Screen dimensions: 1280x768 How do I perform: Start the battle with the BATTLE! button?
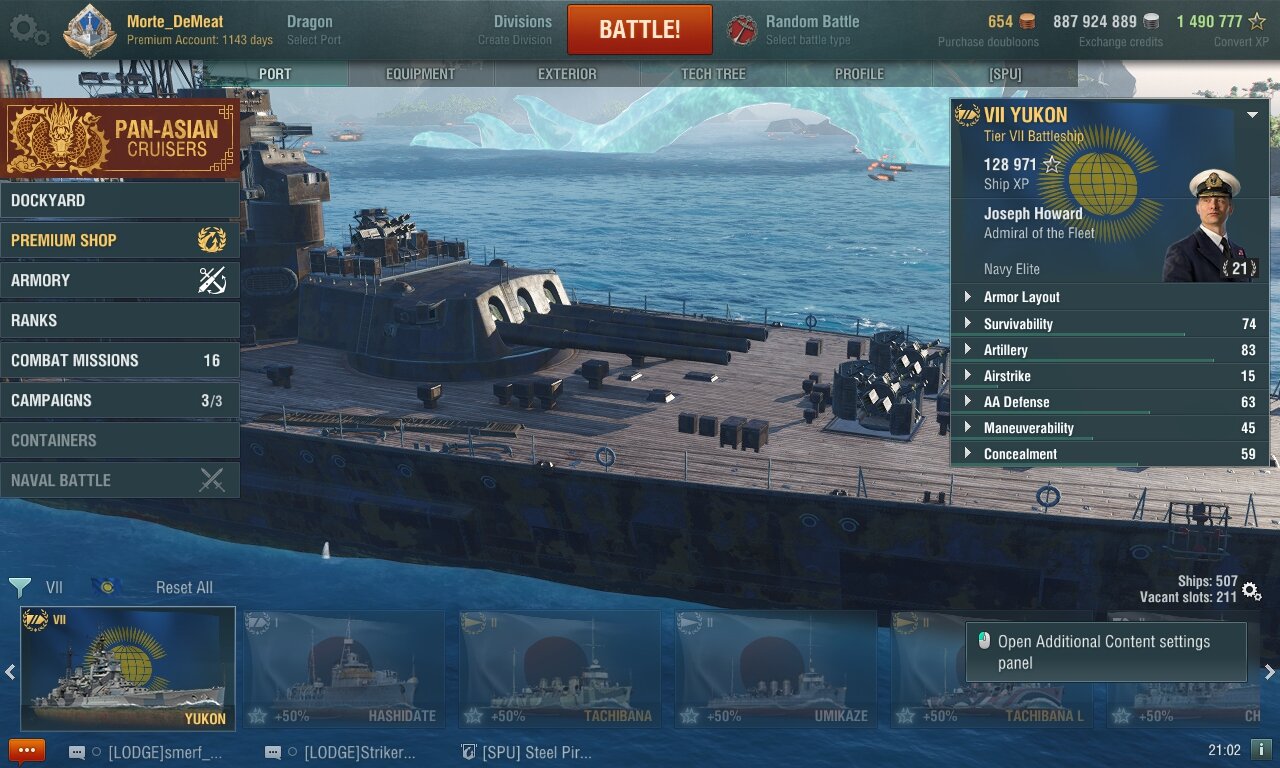[x=639, y=30]
